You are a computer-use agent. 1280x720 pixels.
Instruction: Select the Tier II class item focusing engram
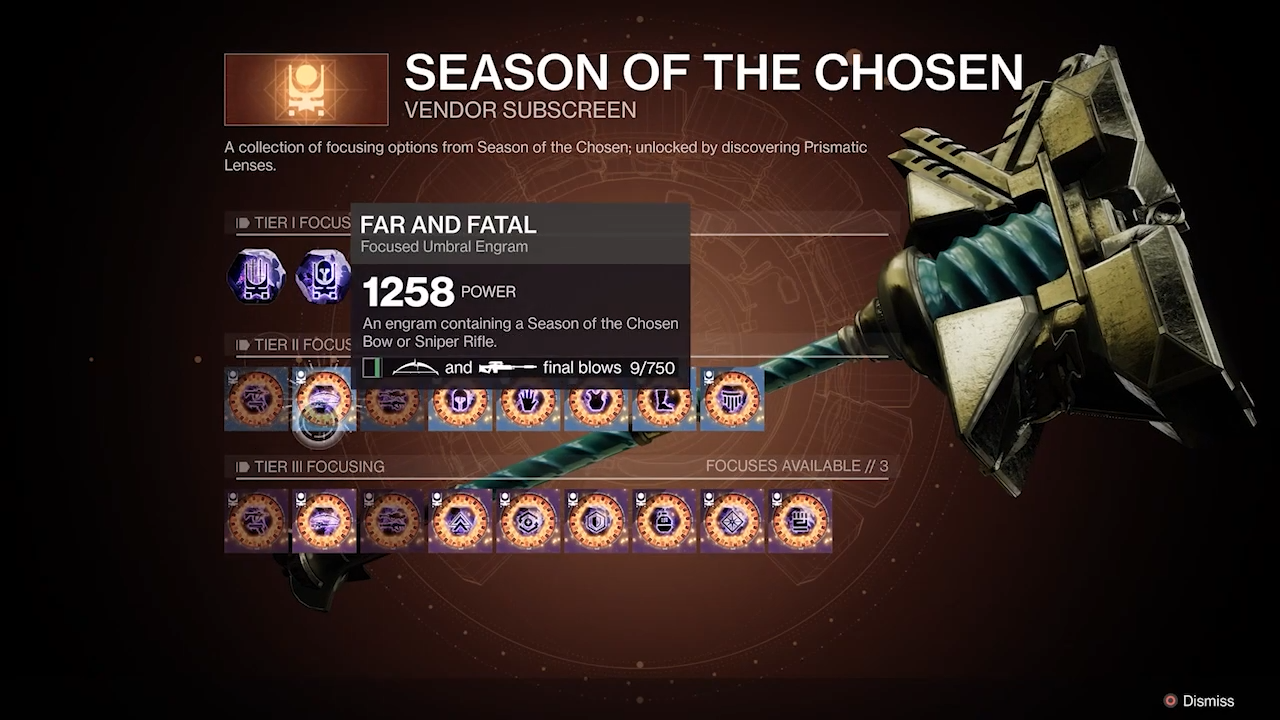pyautogui.click(x=732, y=400)
